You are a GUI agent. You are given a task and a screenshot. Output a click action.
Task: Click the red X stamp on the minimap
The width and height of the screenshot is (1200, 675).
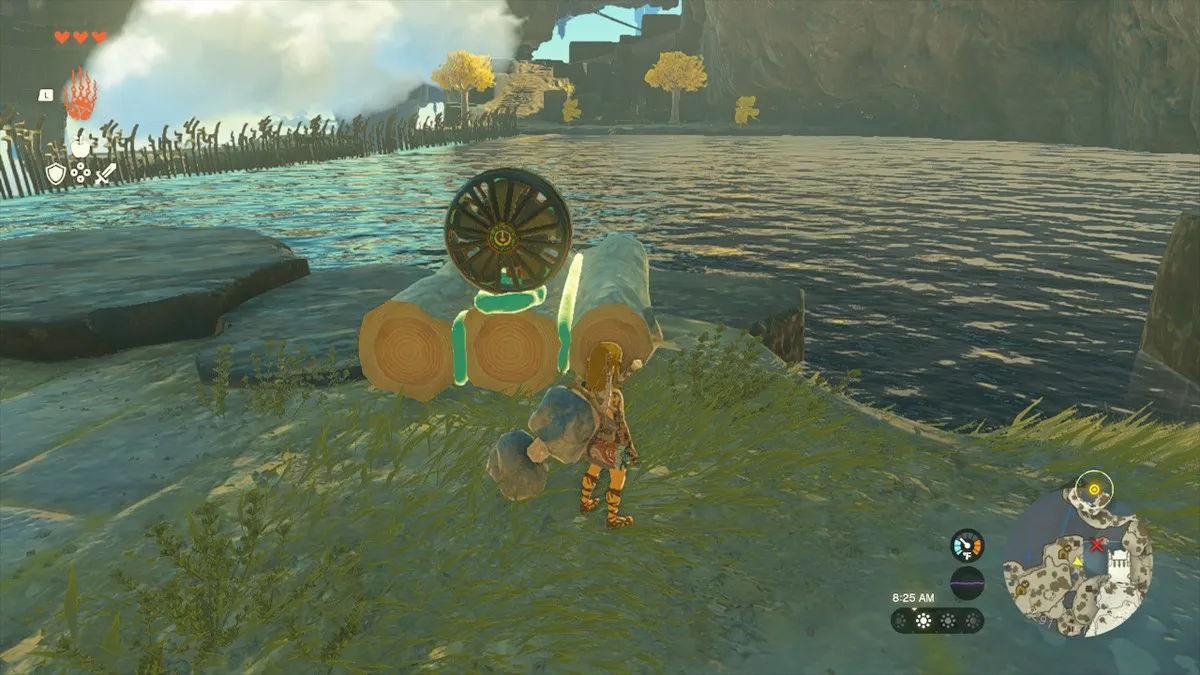point(1097,545)
